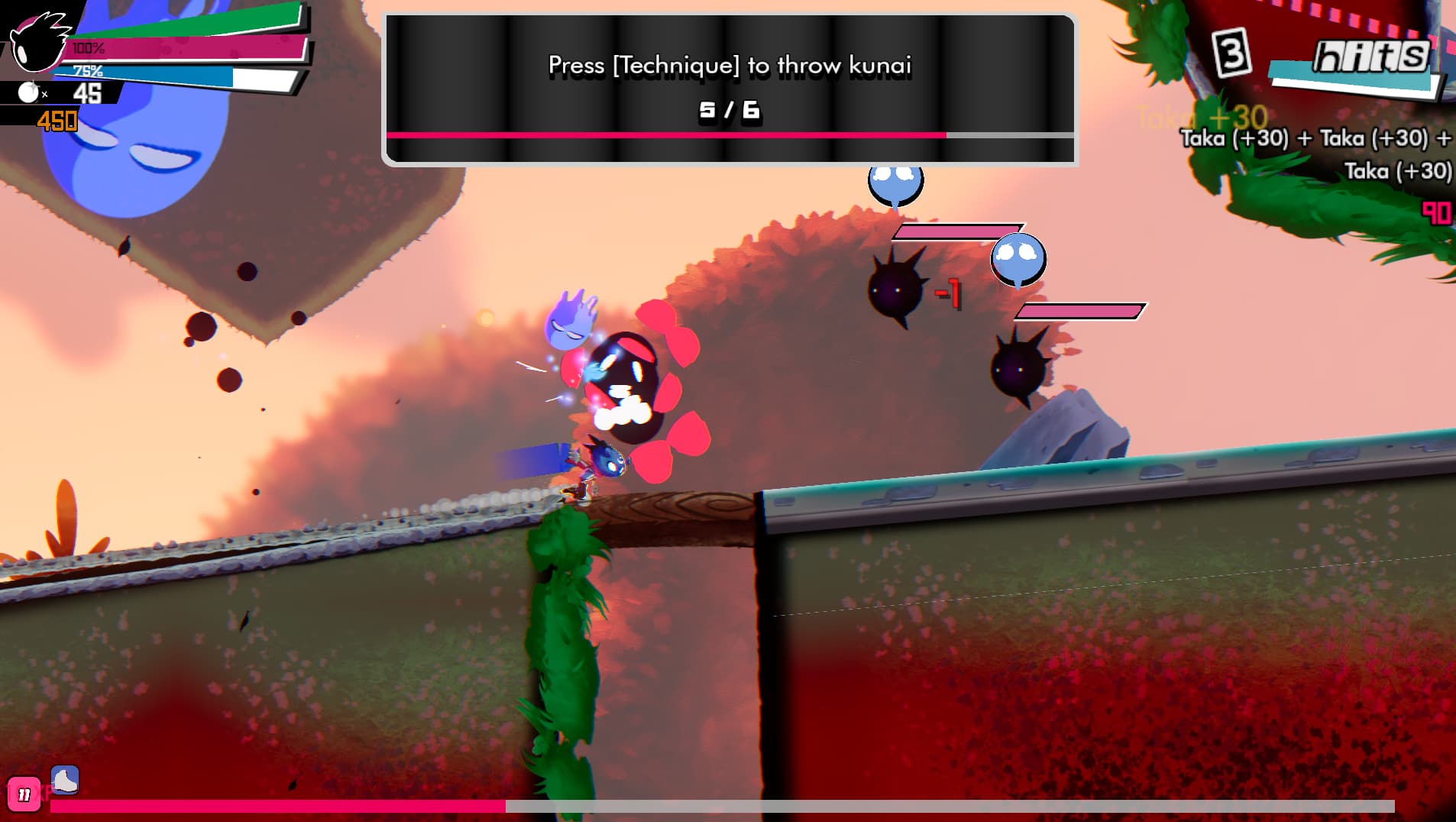The height and width of the screenshot is (822, 1456).
Task: Click the white orb currency icon
Action: point(28,93)
